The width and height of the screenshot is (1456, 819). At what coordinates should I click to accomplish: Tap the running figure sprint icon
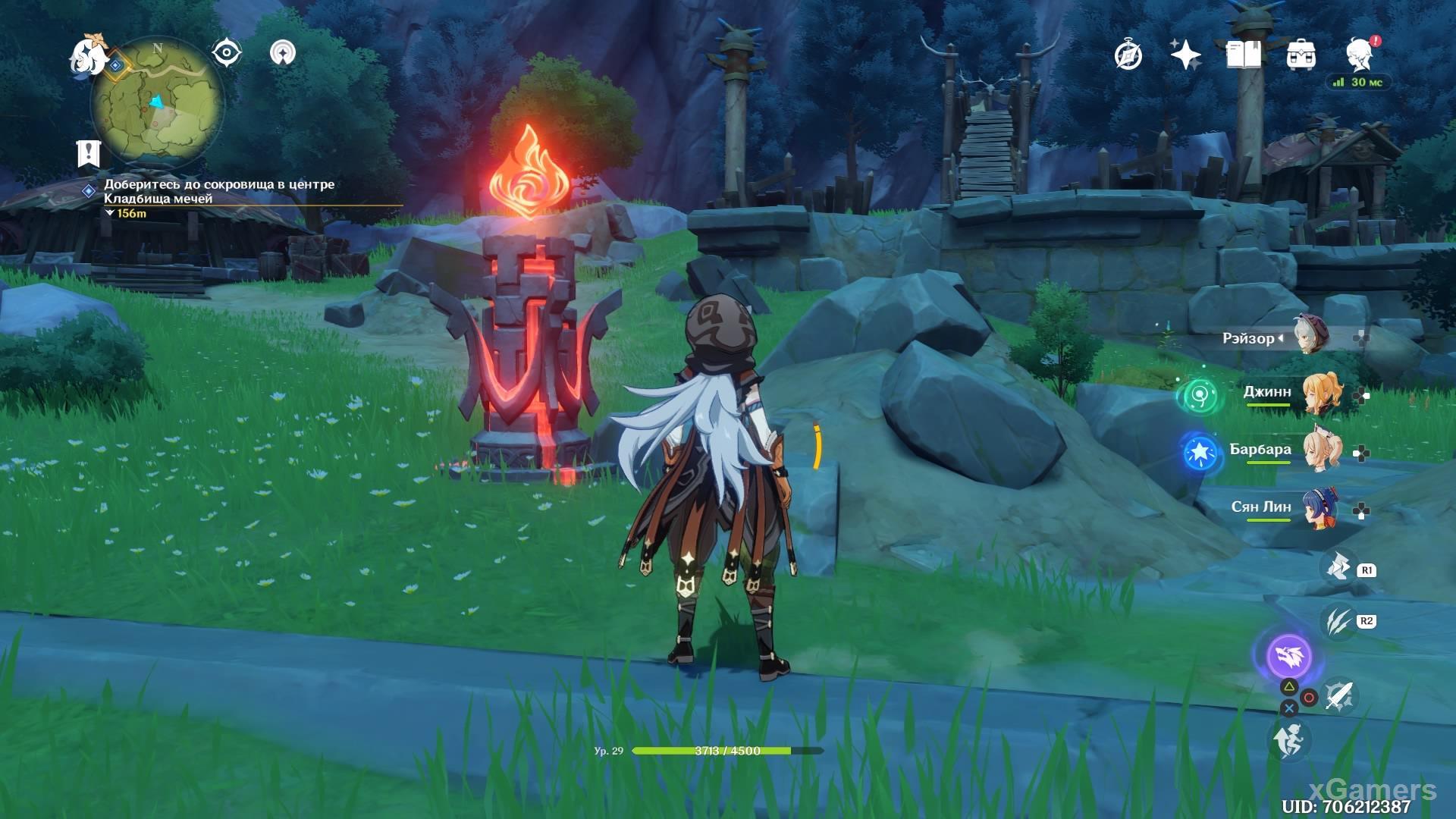(1289, 740)
